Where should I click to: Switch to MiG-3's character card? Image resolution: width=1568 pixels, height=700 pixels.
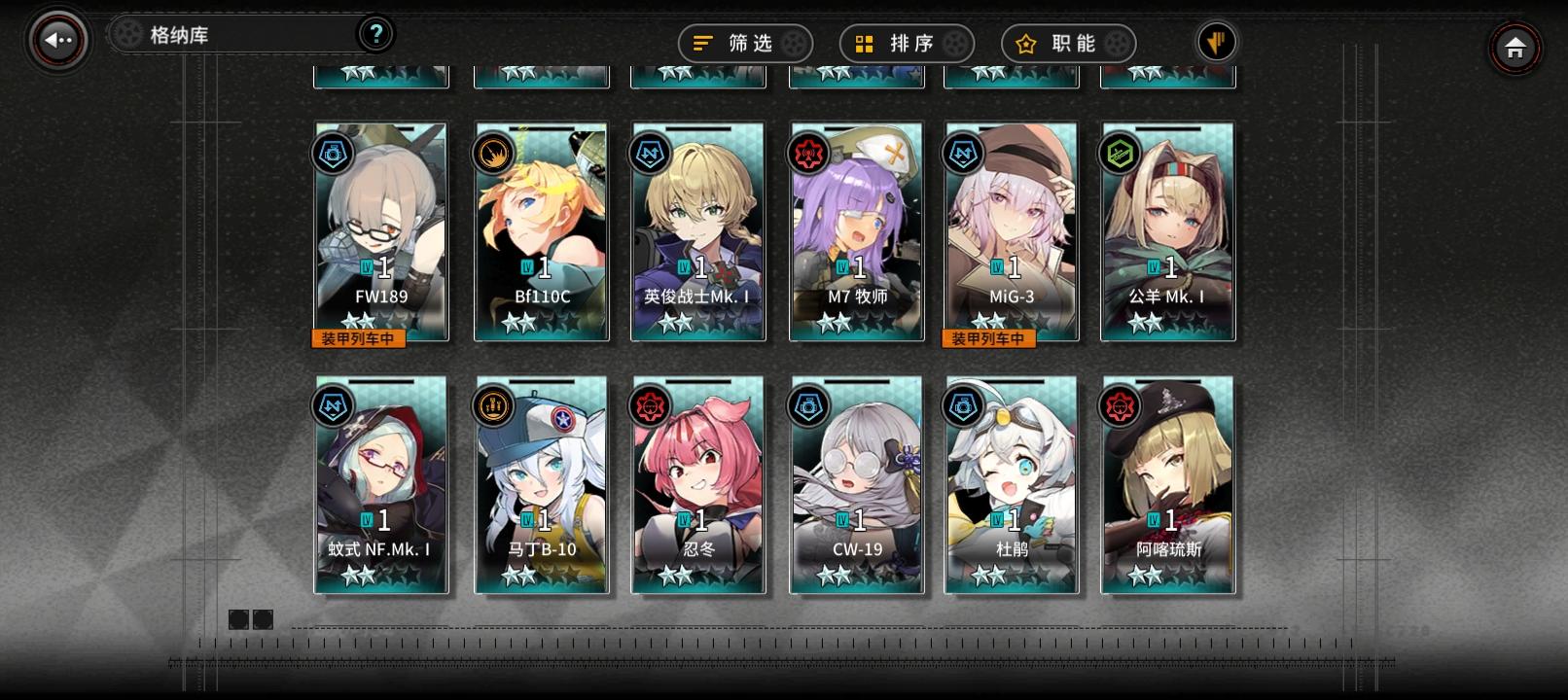[x=1012, y=233]
